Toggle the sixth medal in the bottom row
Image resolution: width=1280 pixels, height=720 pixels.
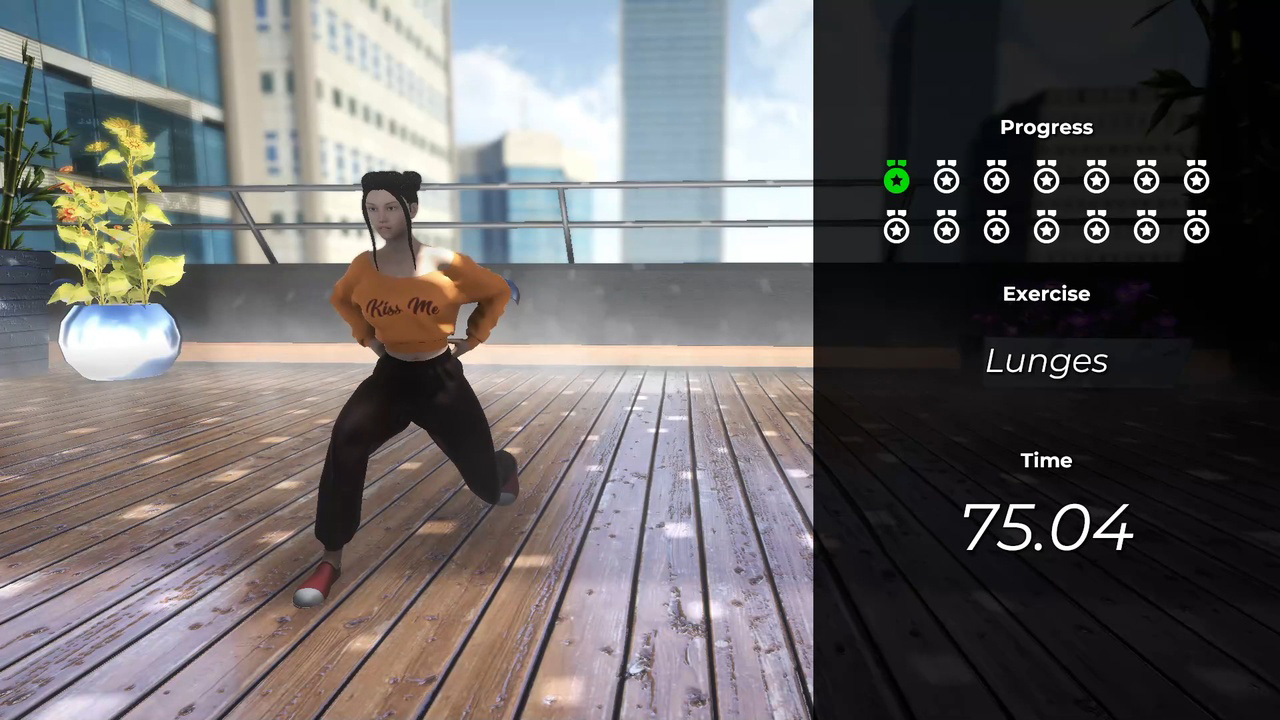[1146, 229]
